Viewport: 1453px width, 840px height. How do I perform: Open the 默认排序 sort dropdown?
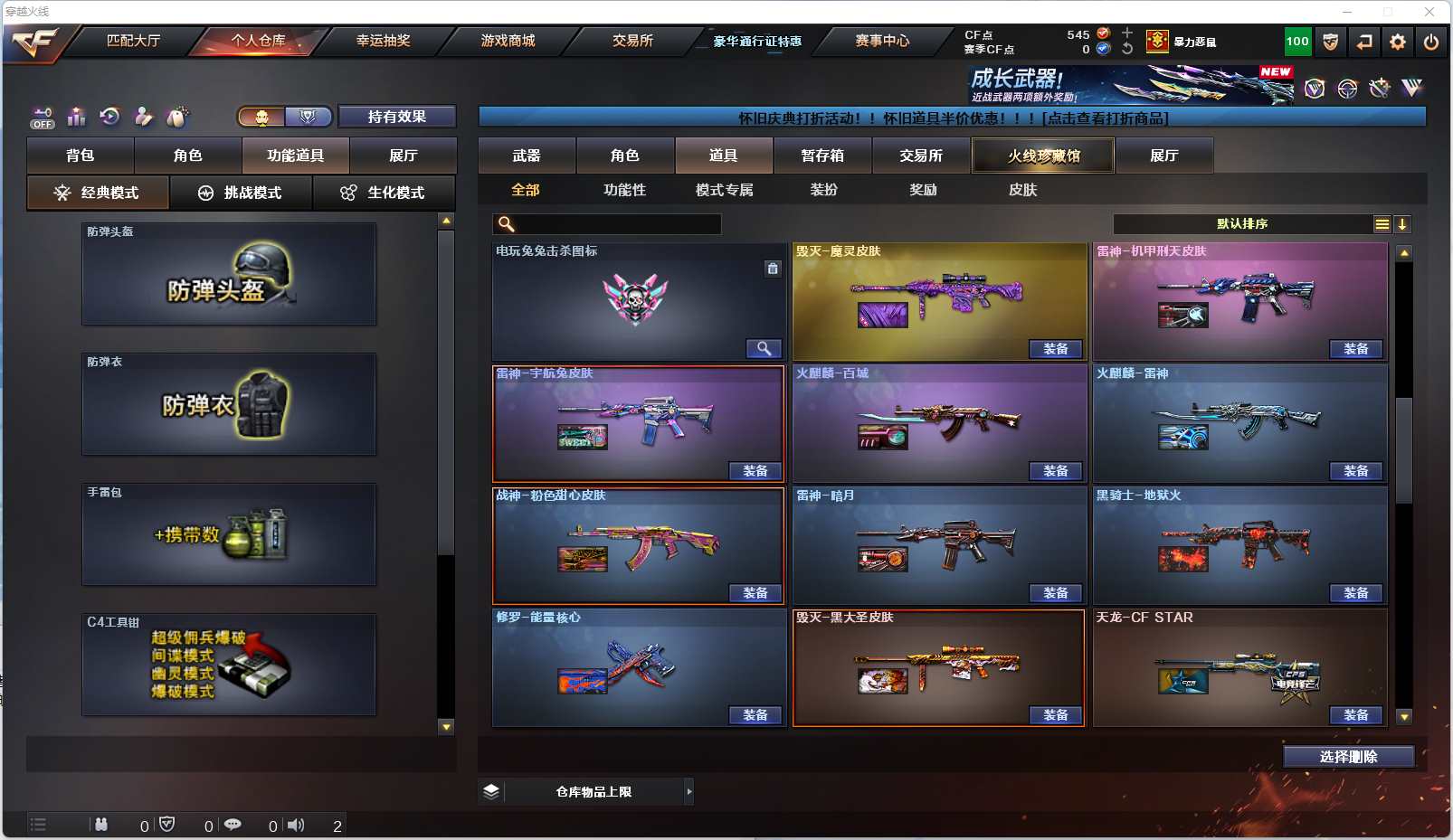1242,224
